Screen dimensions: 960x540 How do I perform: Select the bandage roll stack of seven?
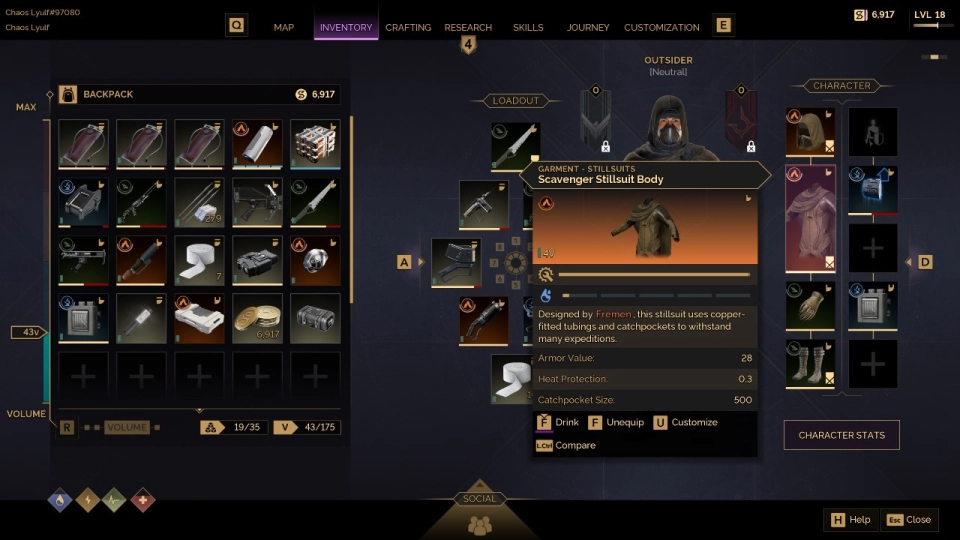199,261
